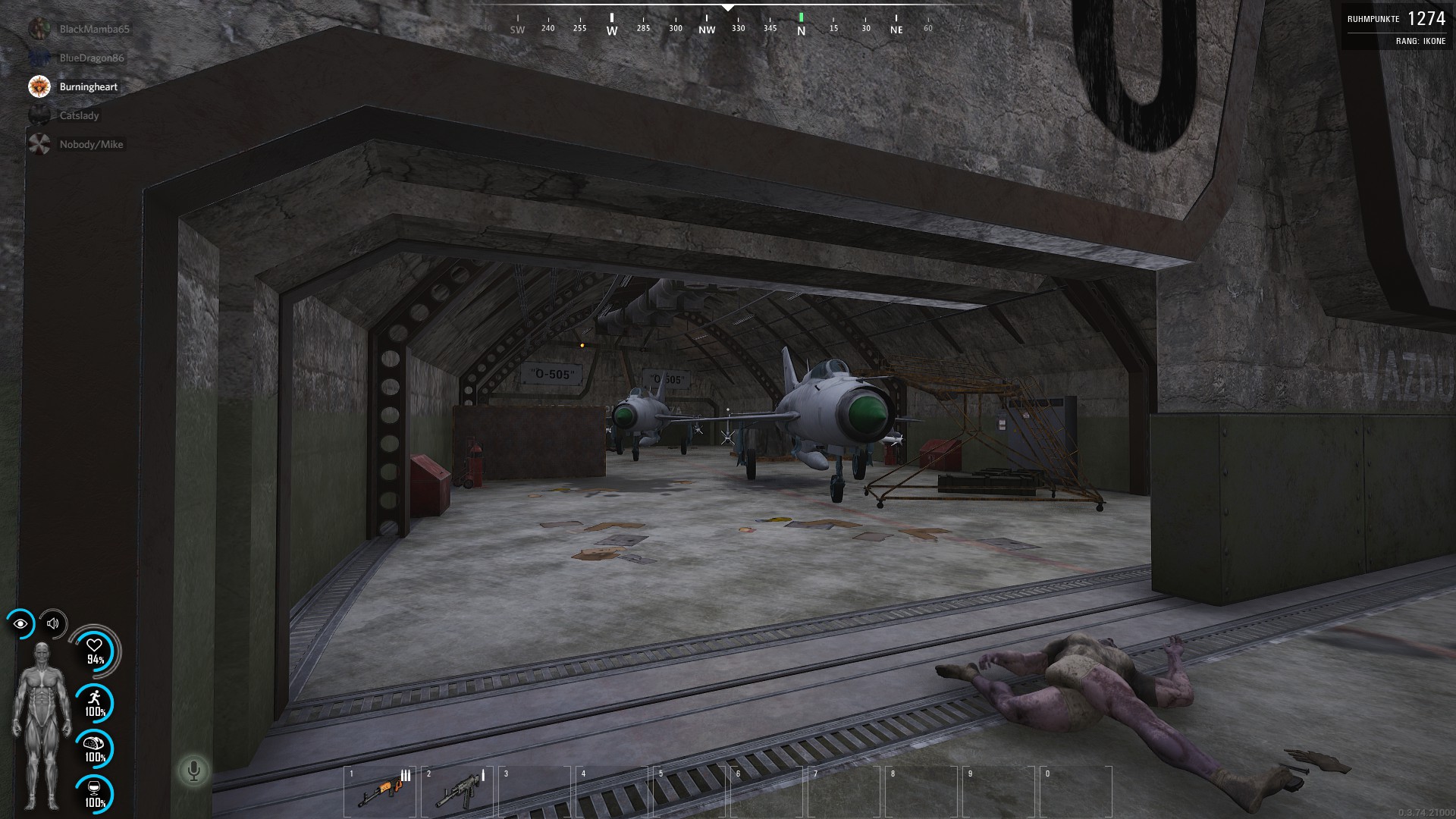
Task: Select squad member Catslady
Action: 79,115
